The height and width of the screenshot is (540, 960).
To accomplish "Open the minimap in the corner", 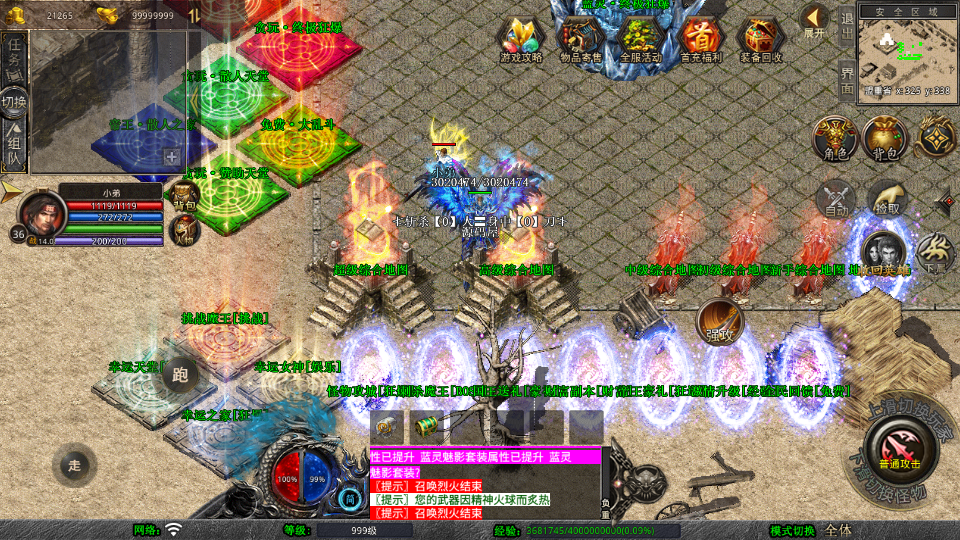I will pos(907,50).
